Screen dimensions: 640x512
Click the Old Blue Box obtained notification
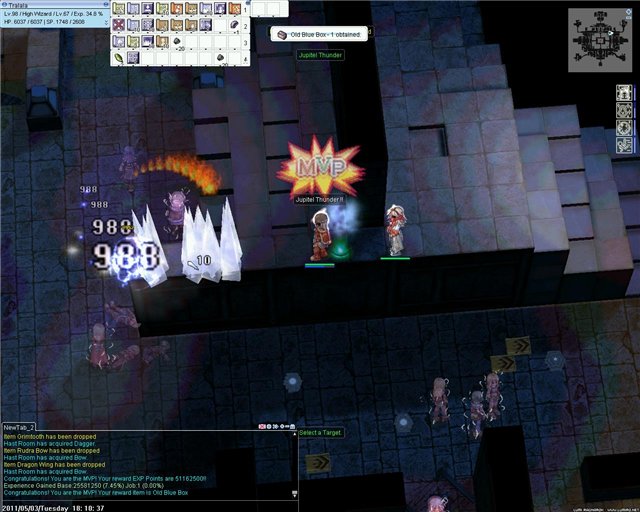click(316, 34)
